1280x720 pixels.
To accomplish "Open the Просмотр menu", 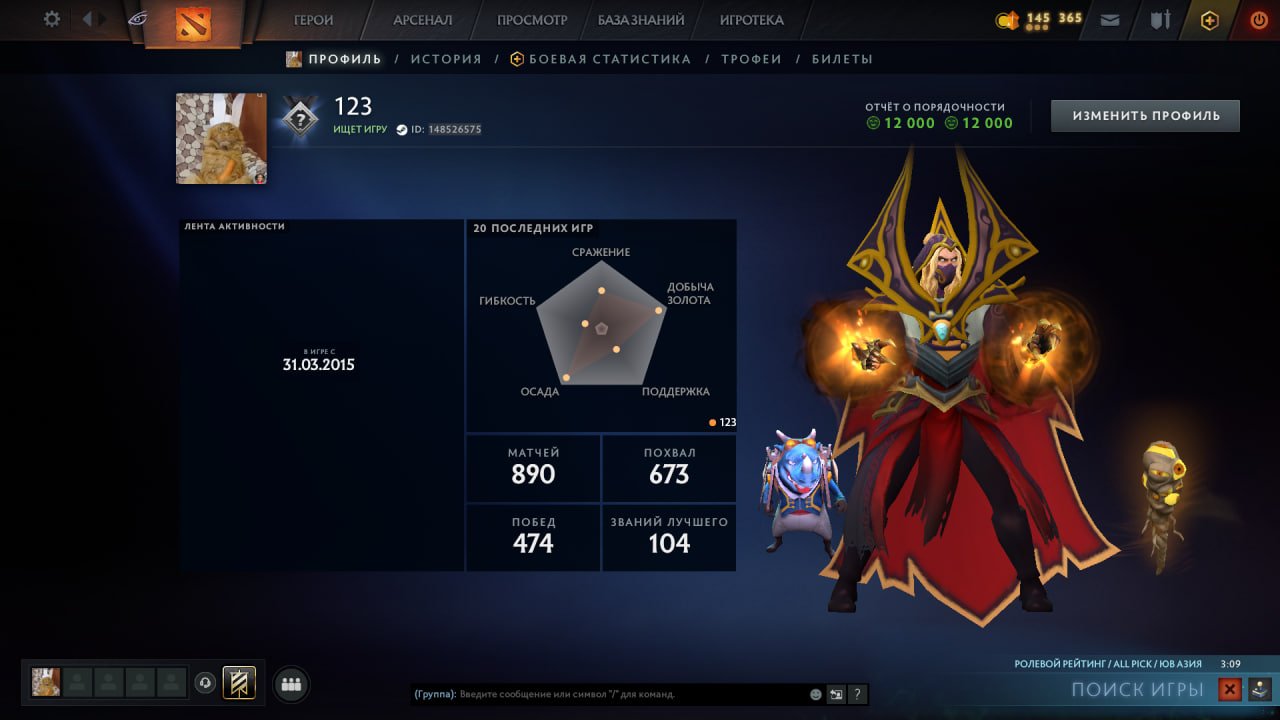I will [x=532, y=20].
